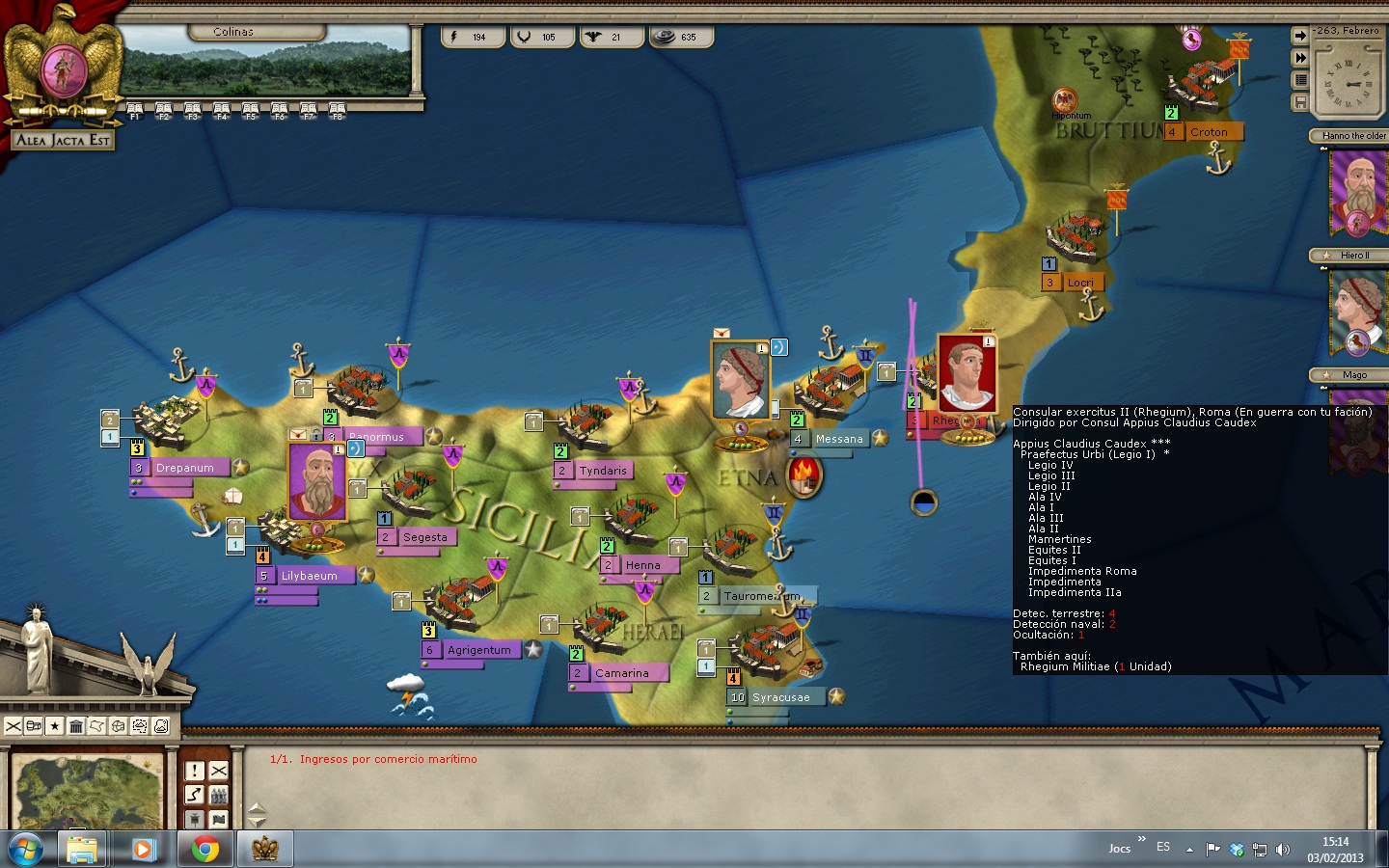Click the next-turn arrow button
Viewport: 1389px width, 868px height.
tap(1300, 36)
